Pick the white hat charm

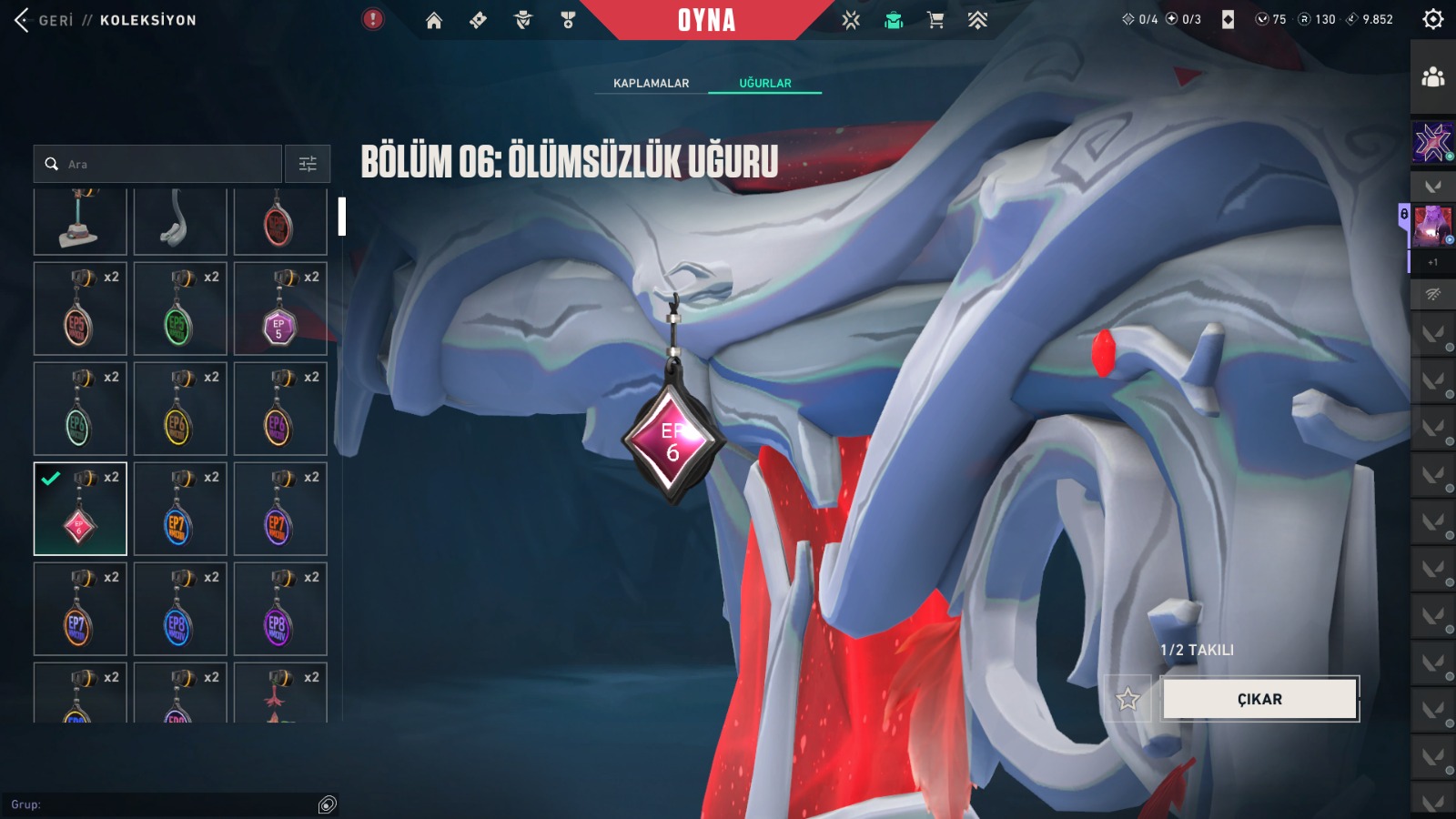(x=80, y=222)
